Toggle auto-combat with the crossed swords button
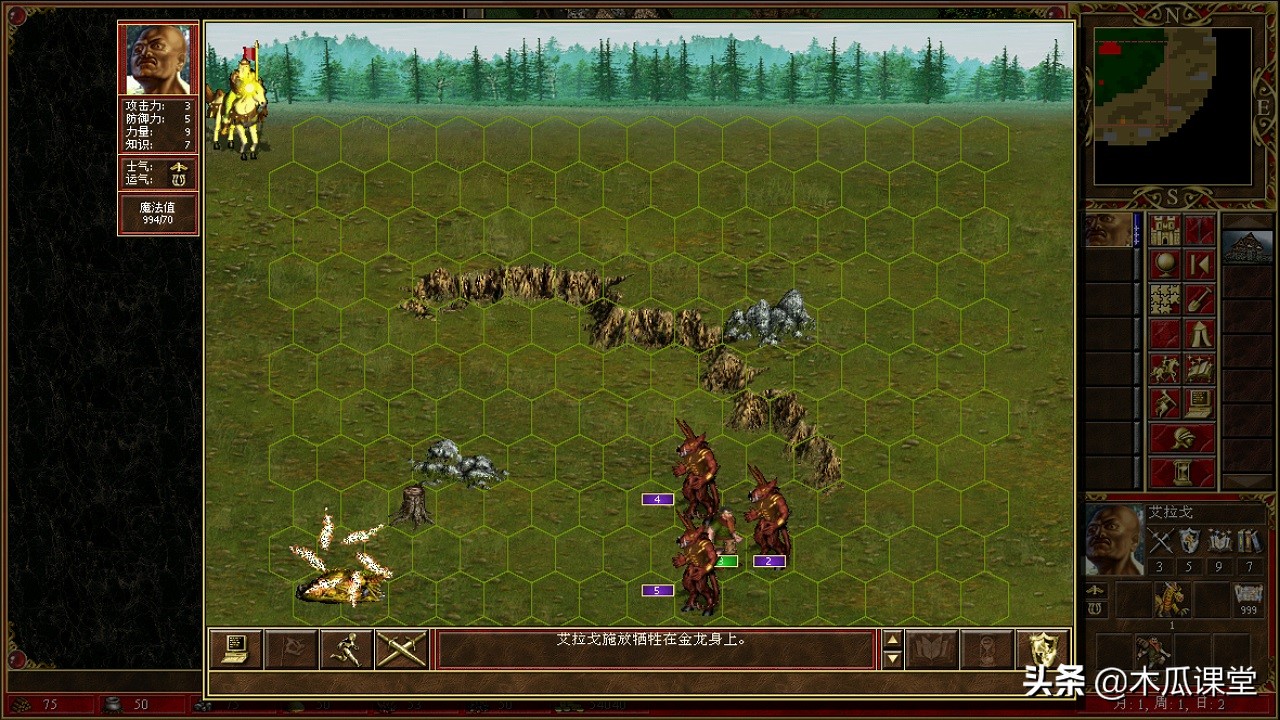 click(401, 649)
